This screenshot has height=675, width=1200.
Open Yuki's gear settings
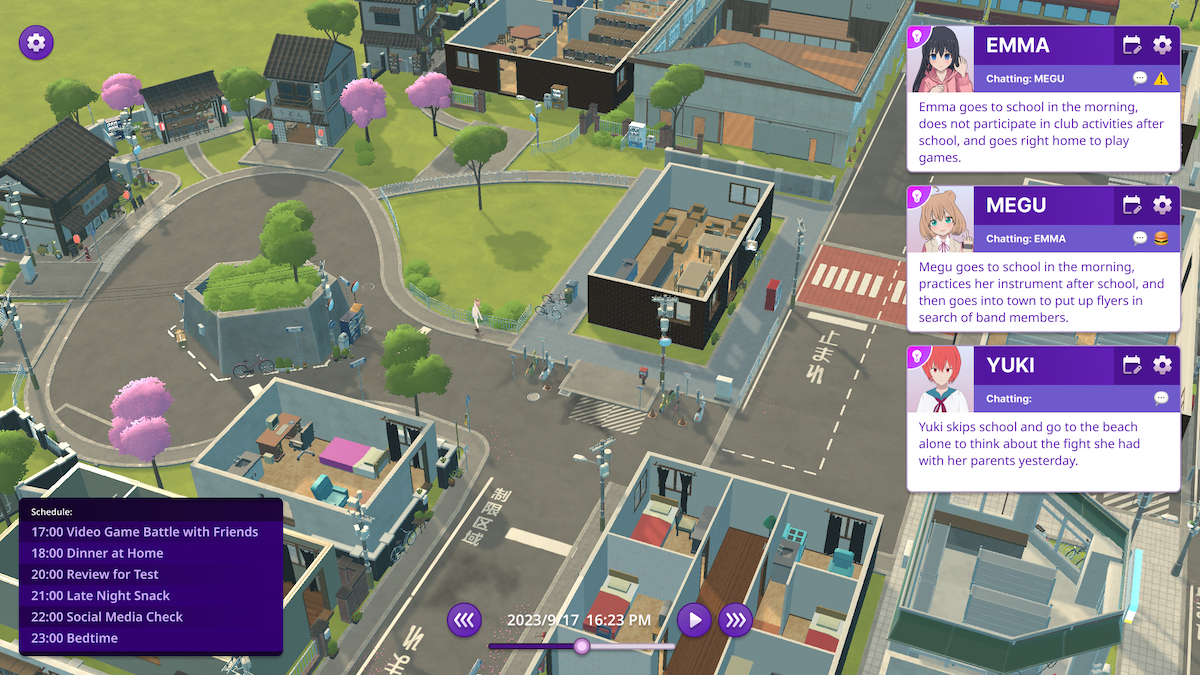(1162, 365)
